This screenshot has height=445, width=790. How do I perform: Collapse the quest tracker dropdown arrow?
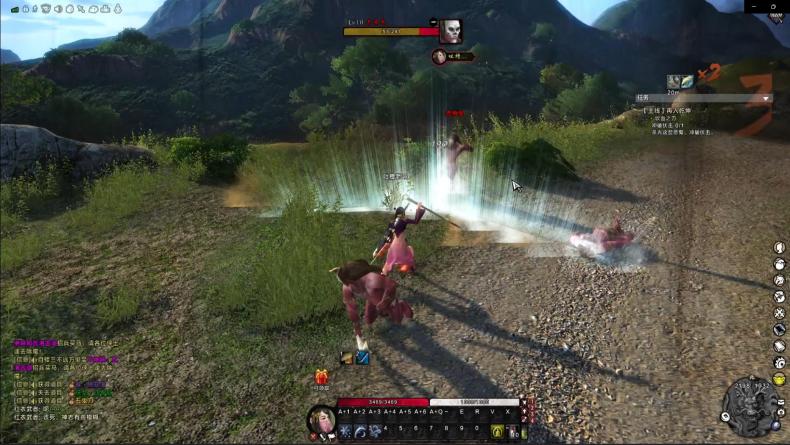coord(766,99)
